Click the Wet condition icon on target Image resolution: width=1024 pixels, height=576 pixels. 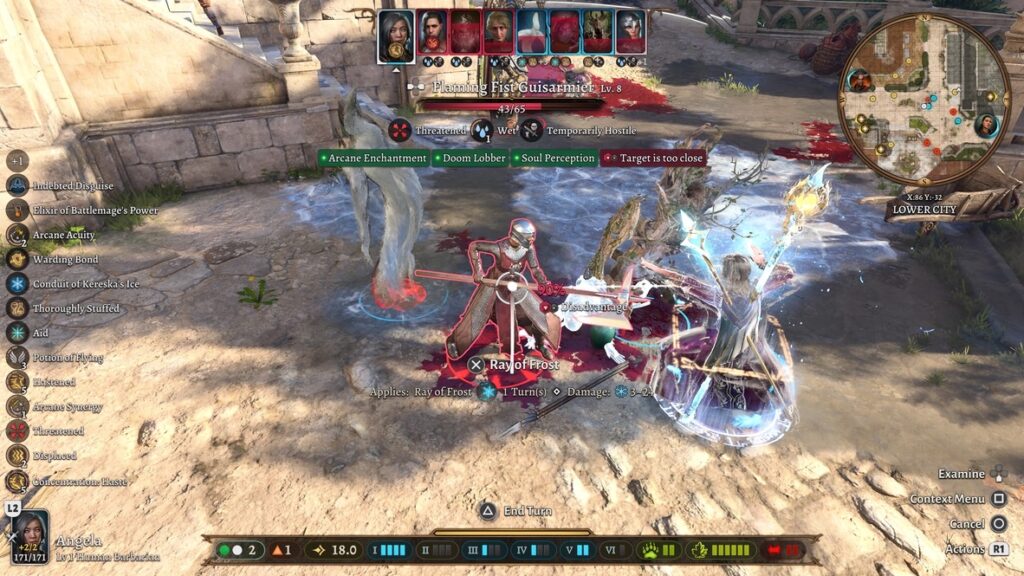482,131
